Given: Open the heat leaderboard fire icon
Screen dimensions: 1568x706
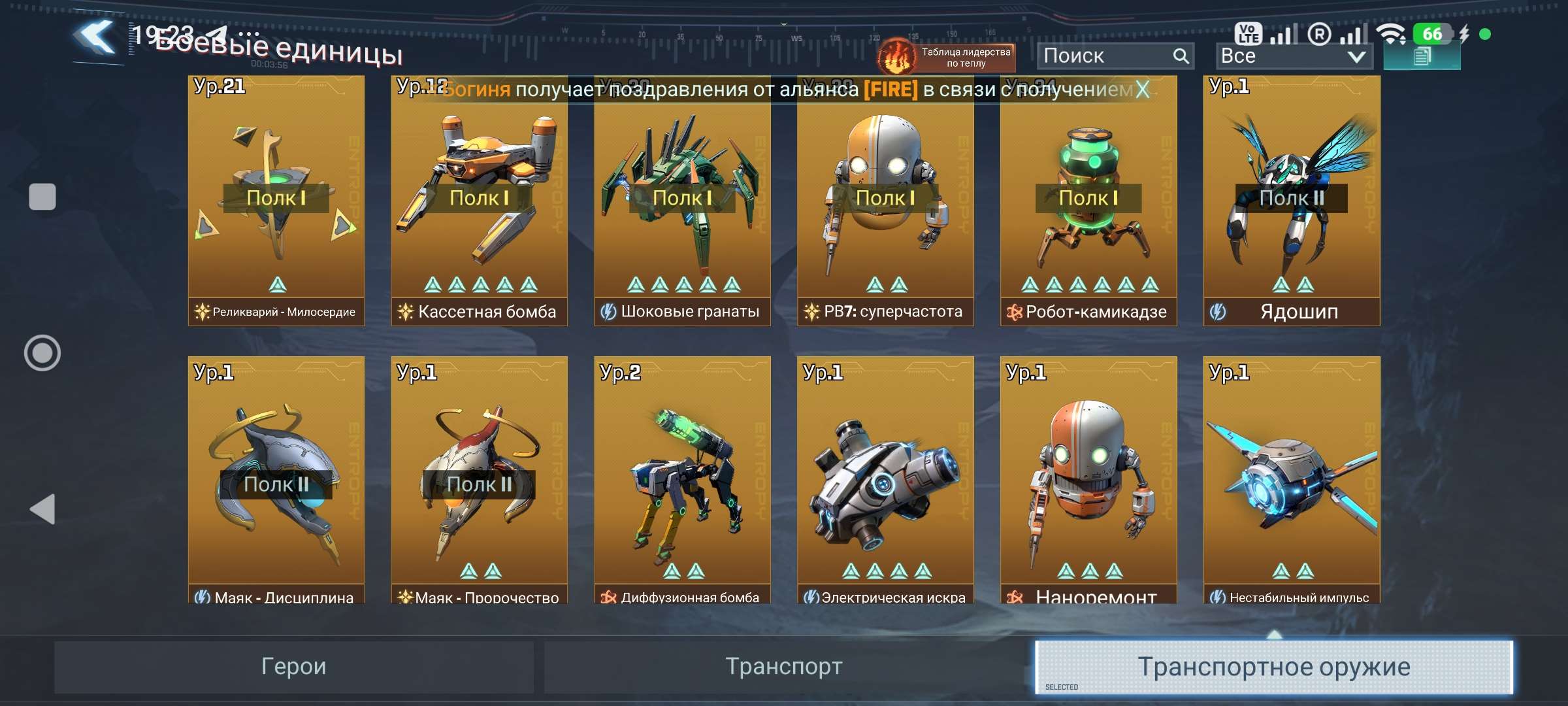Looking at the screenshot, I should click(x=896, y=54).
